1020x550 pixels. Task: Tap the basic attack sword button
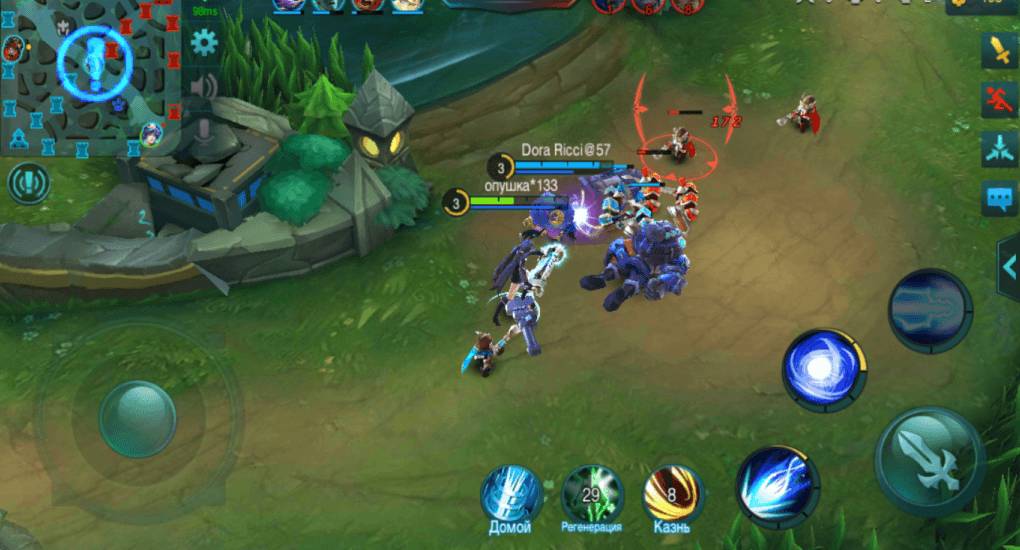(929, 461)
